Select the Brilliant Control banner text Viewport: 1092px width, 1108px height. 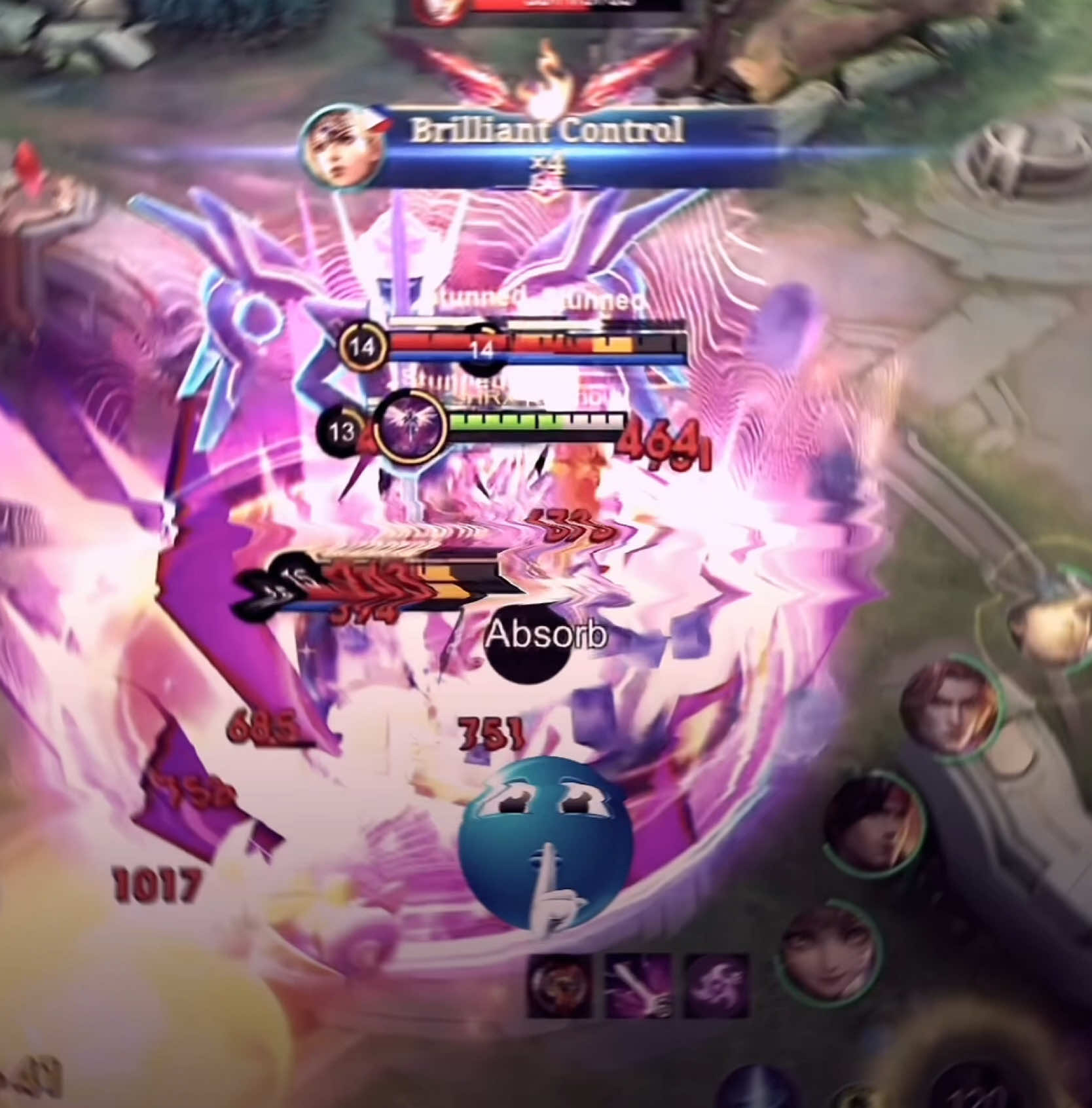547,131
